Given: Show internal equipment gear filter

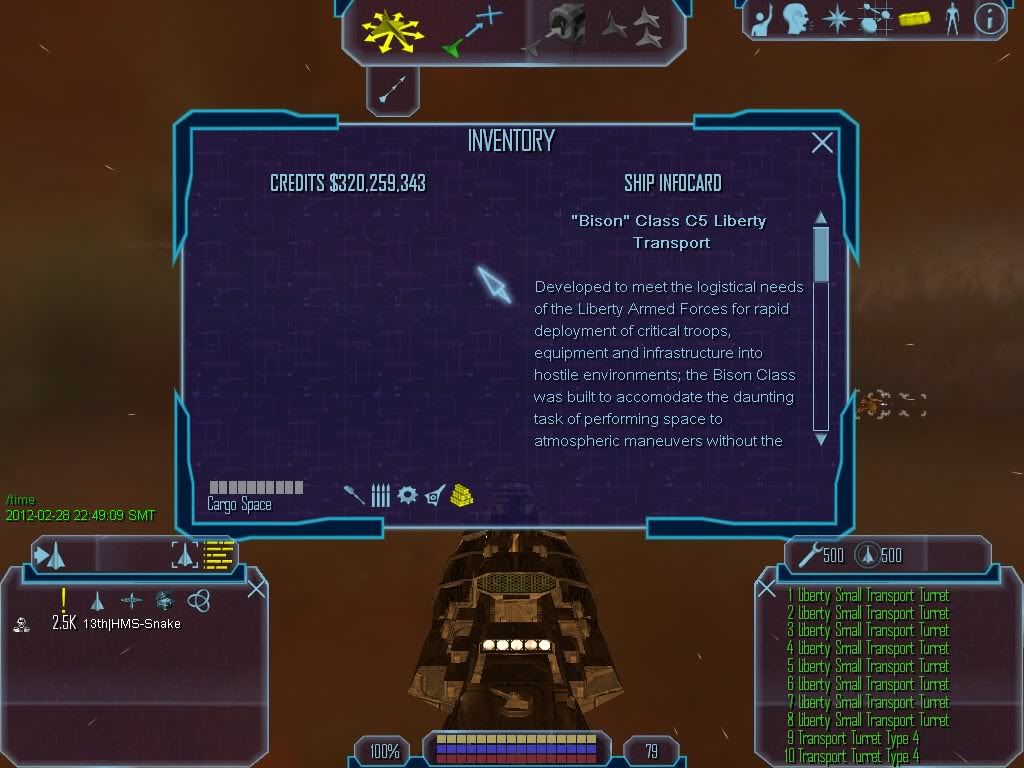Looking at the screenshot, I should pos(407,495).
